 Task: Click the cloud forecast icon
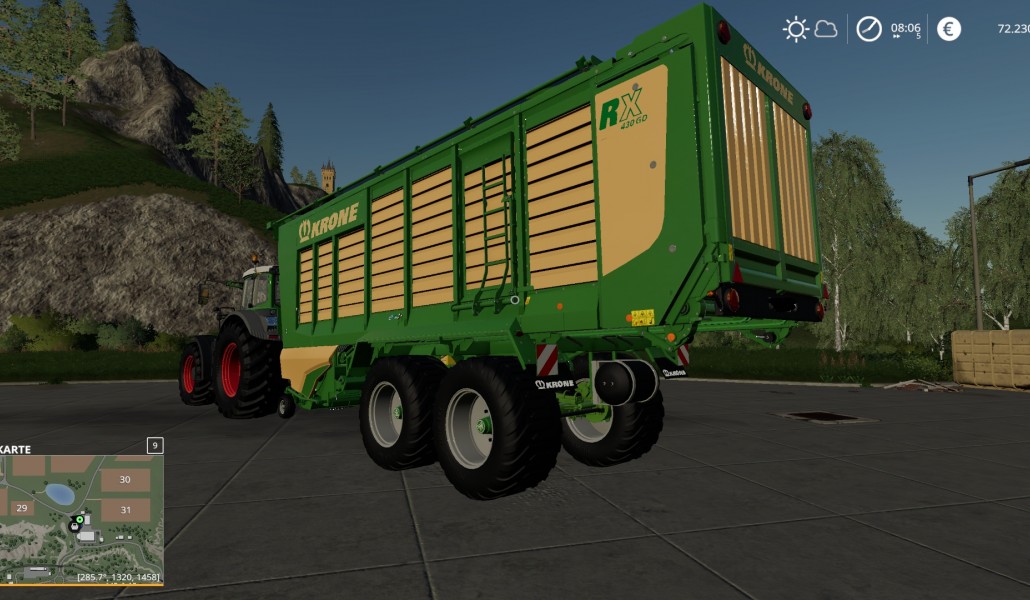click(826, 29)
